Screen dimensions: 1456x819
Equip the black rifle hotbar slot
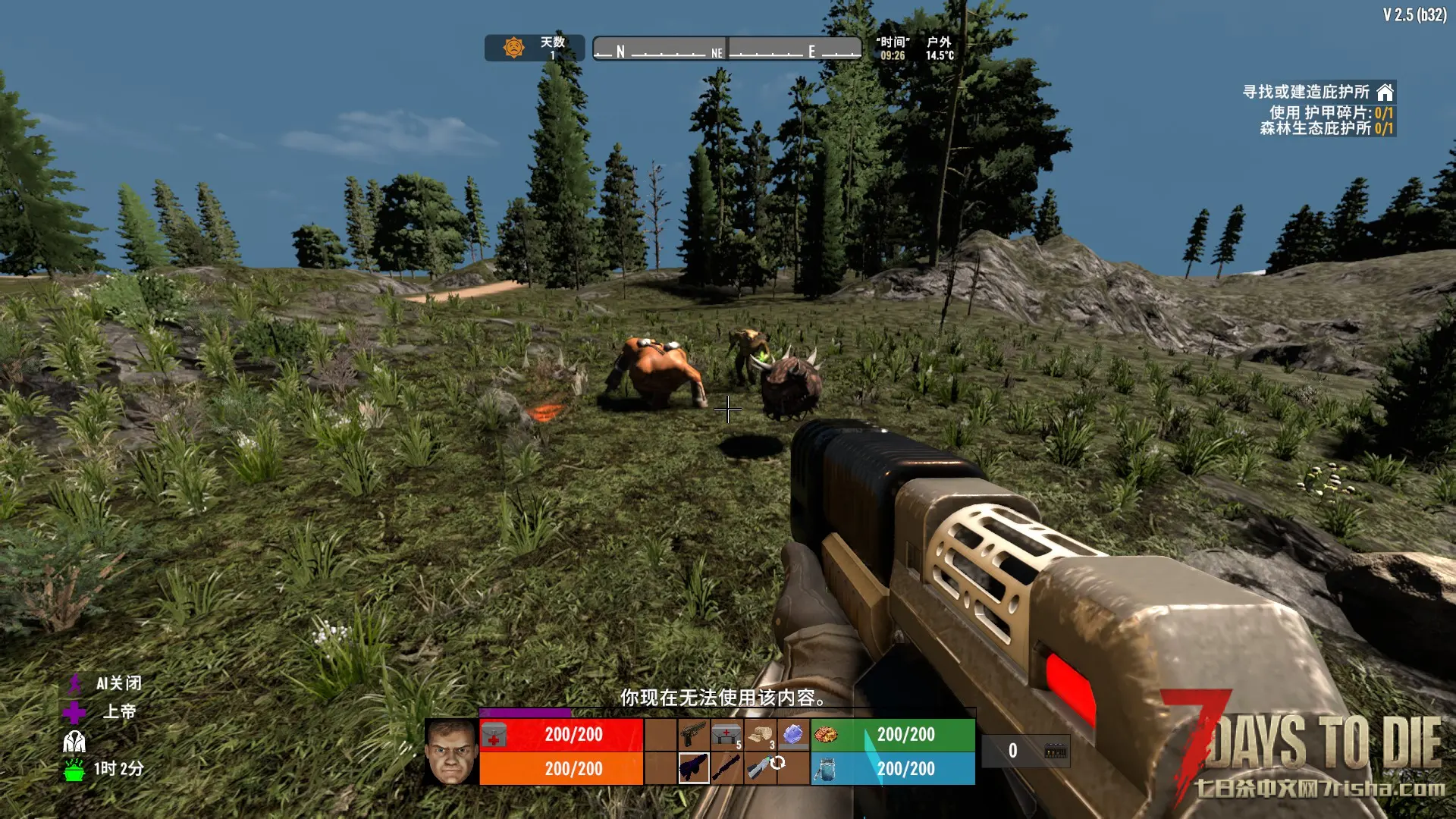click(726, 767)
